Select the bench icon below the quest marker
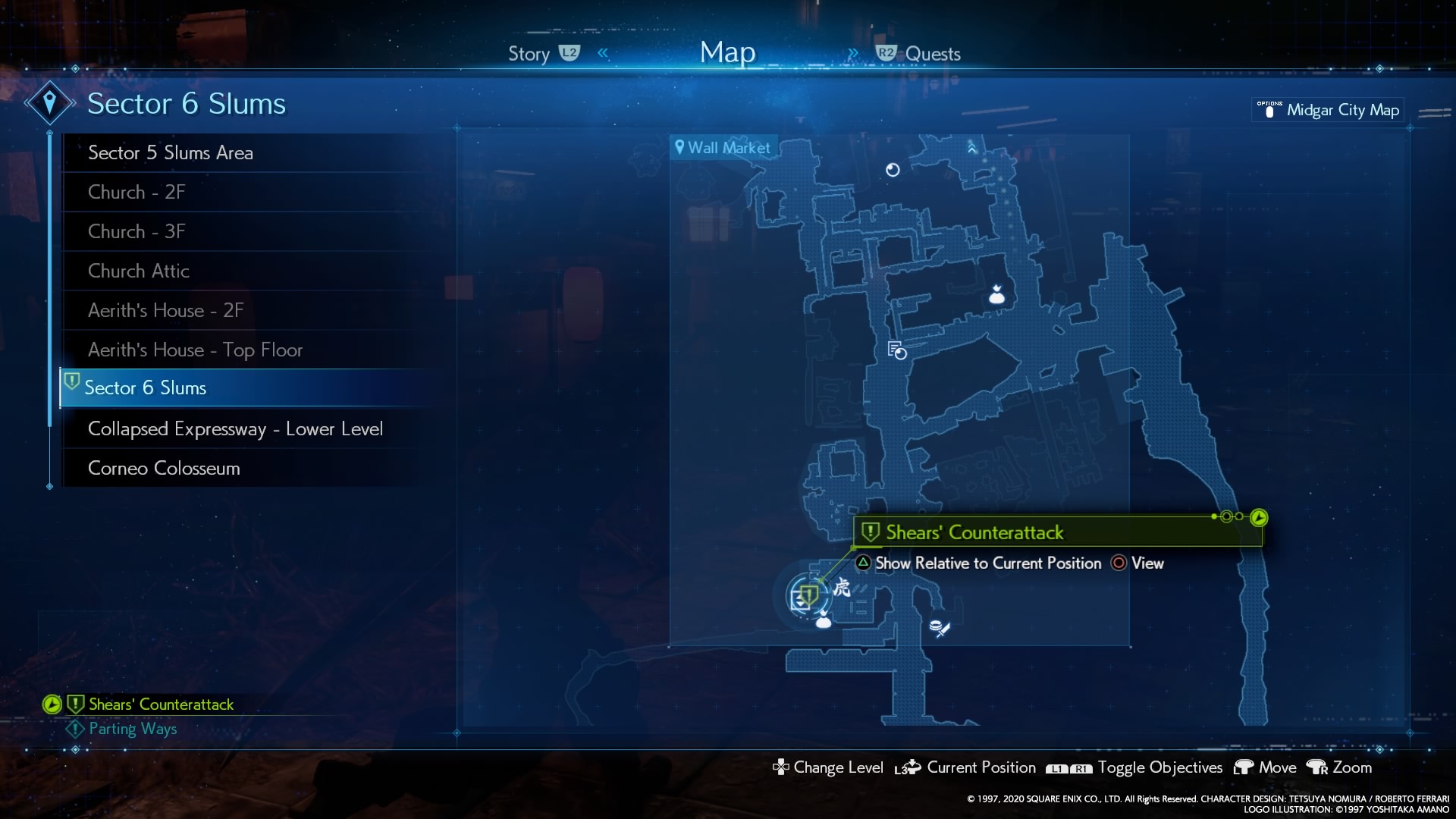This screenshot has width=1456, height=819. coord(824,623)
